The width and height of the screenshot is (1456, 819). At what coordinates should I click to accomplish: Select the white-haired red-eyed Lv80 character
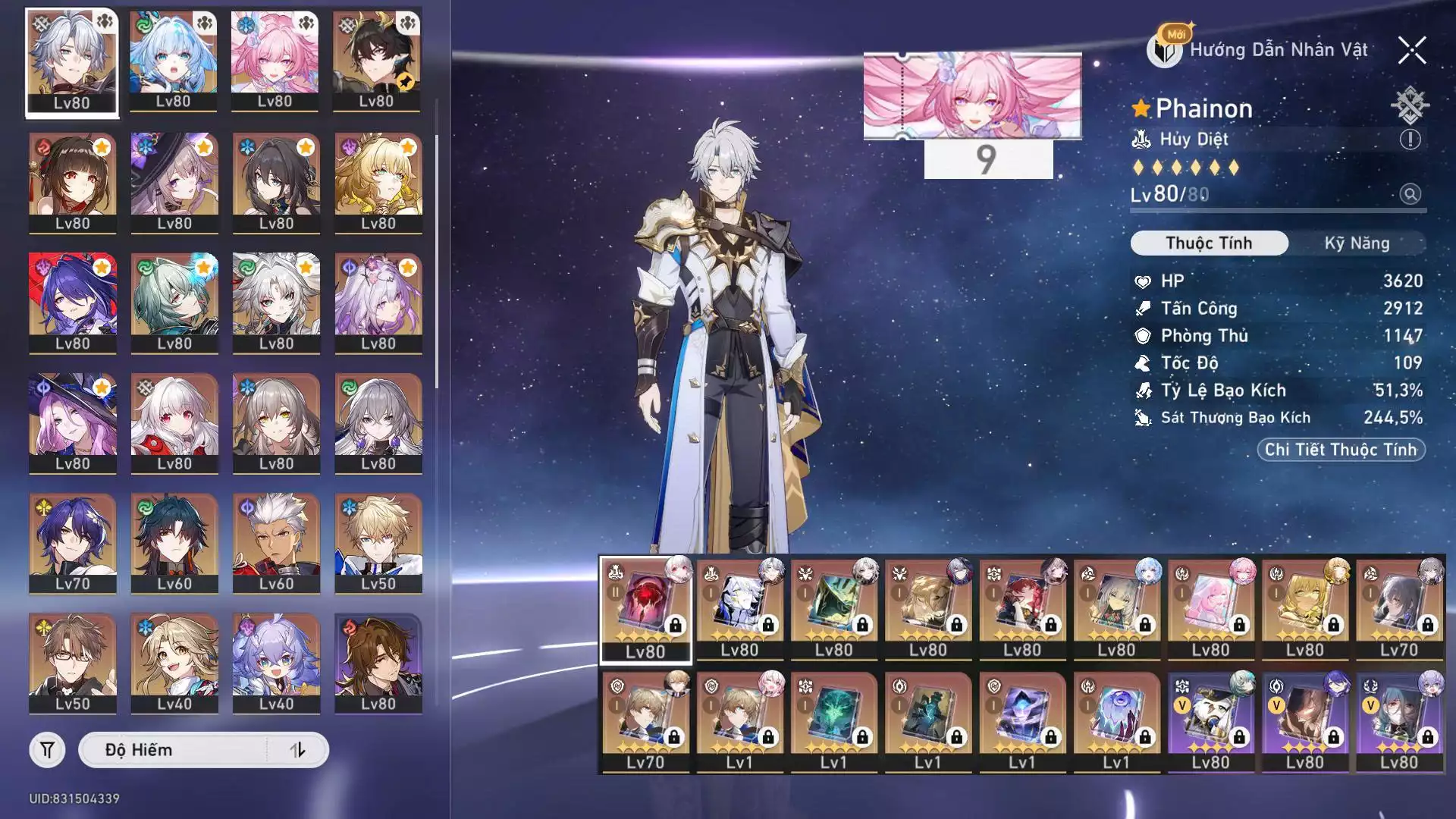click(174, 422)
